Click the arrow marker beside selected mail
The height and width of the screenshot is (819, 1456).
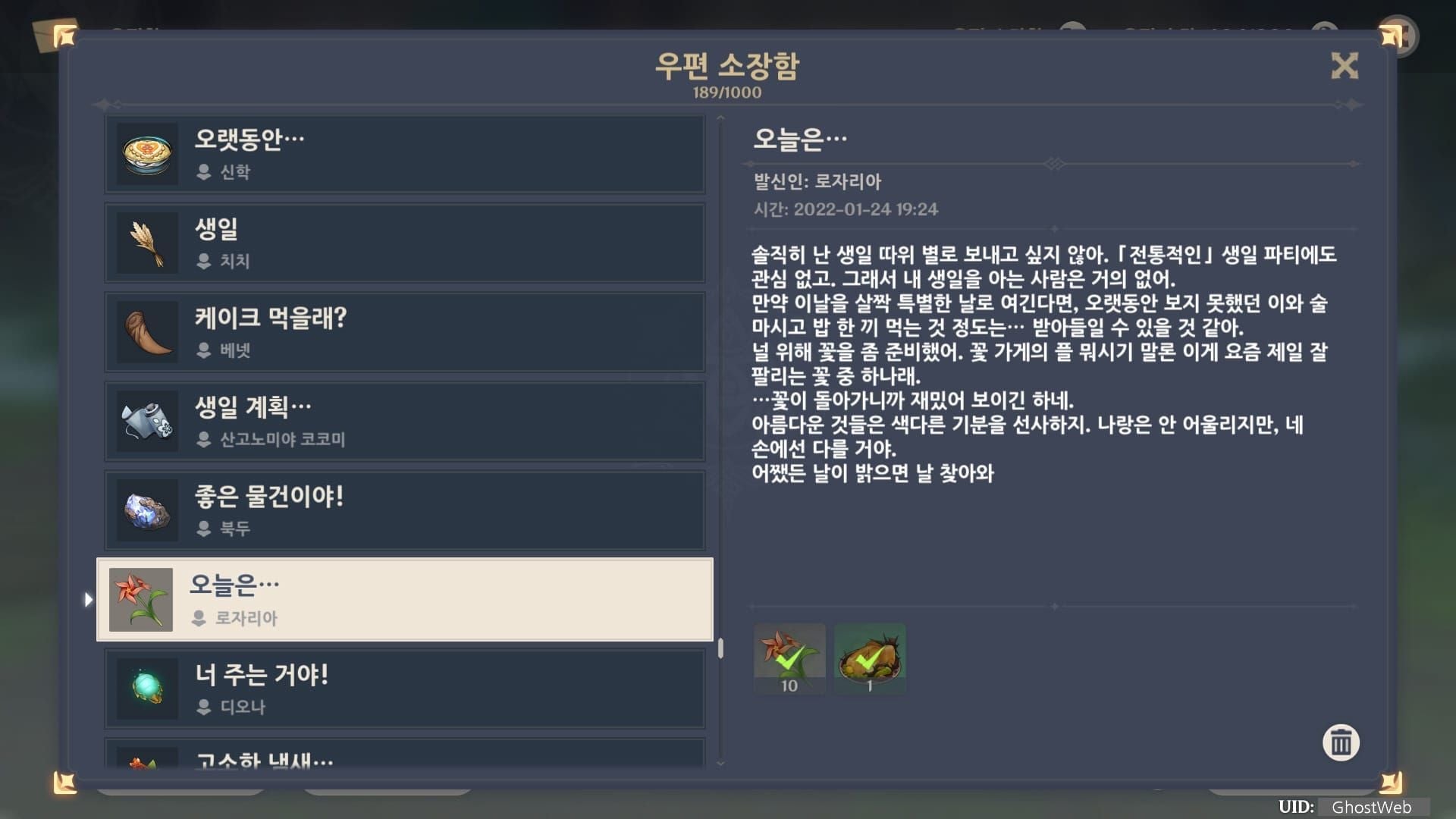[89, 599]
